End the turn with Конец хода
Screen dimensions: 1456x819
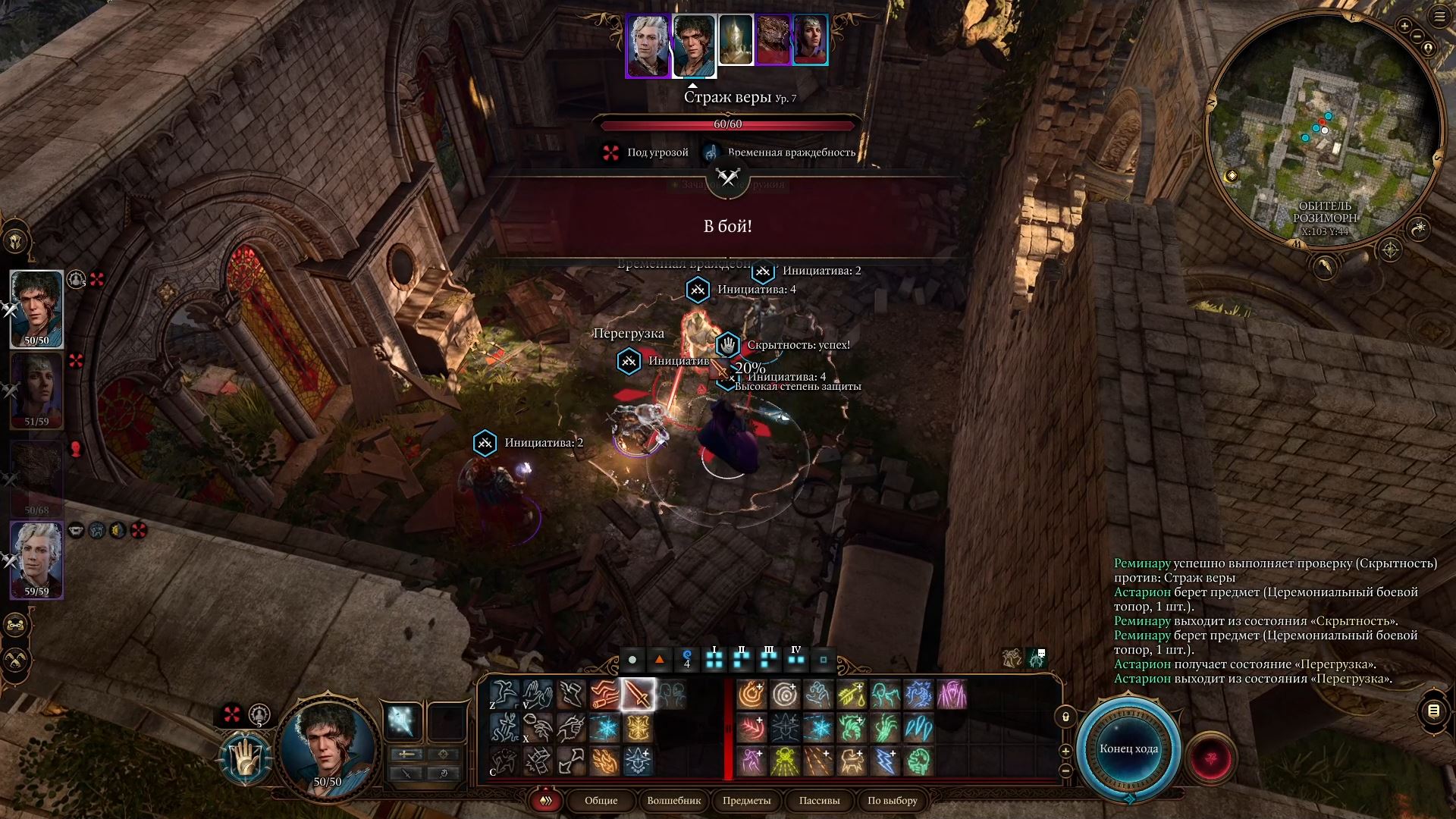(x=1128, y=749)
